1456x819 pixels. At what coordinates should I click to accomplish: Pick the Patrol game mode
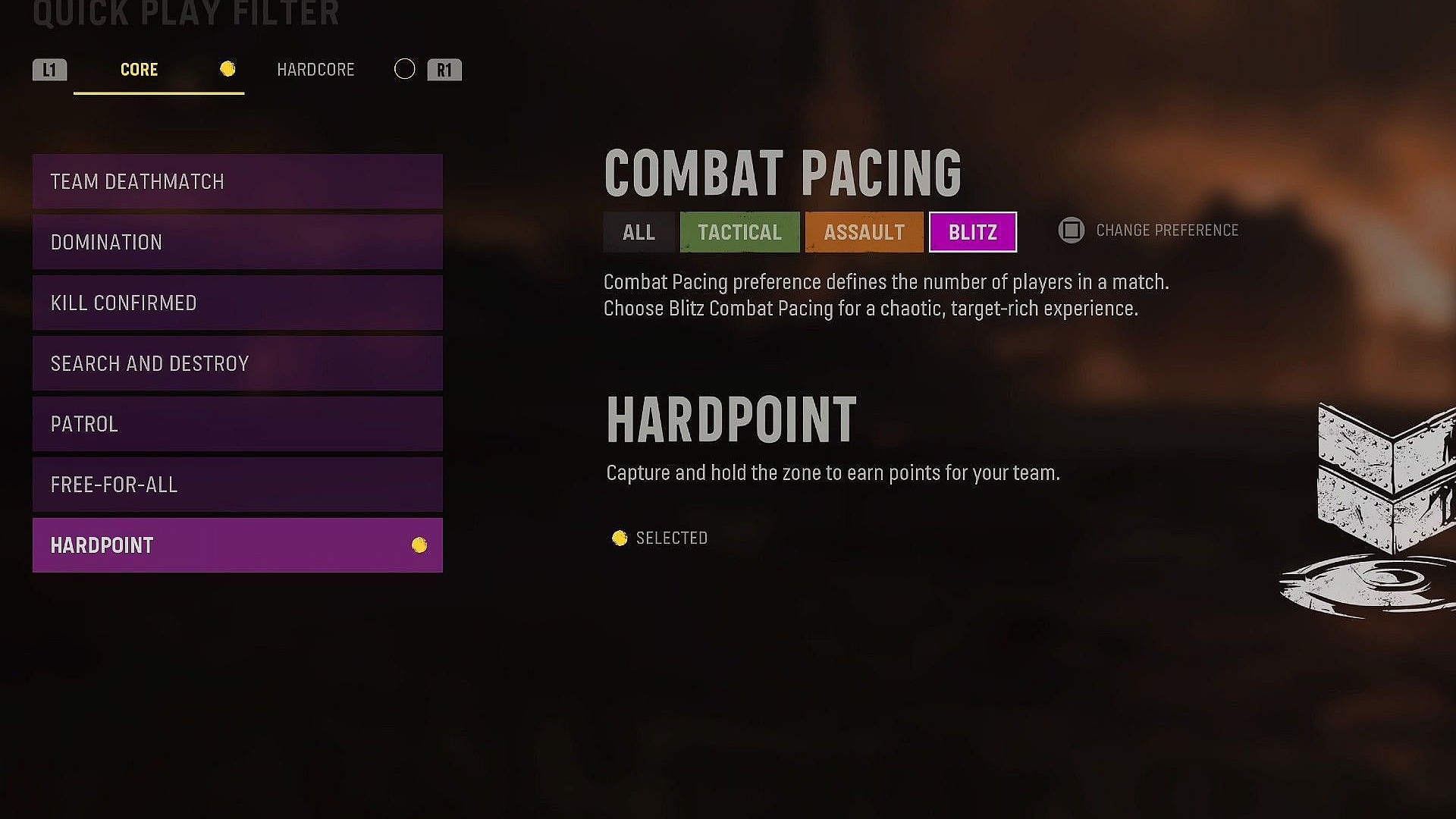click(237, 425)
